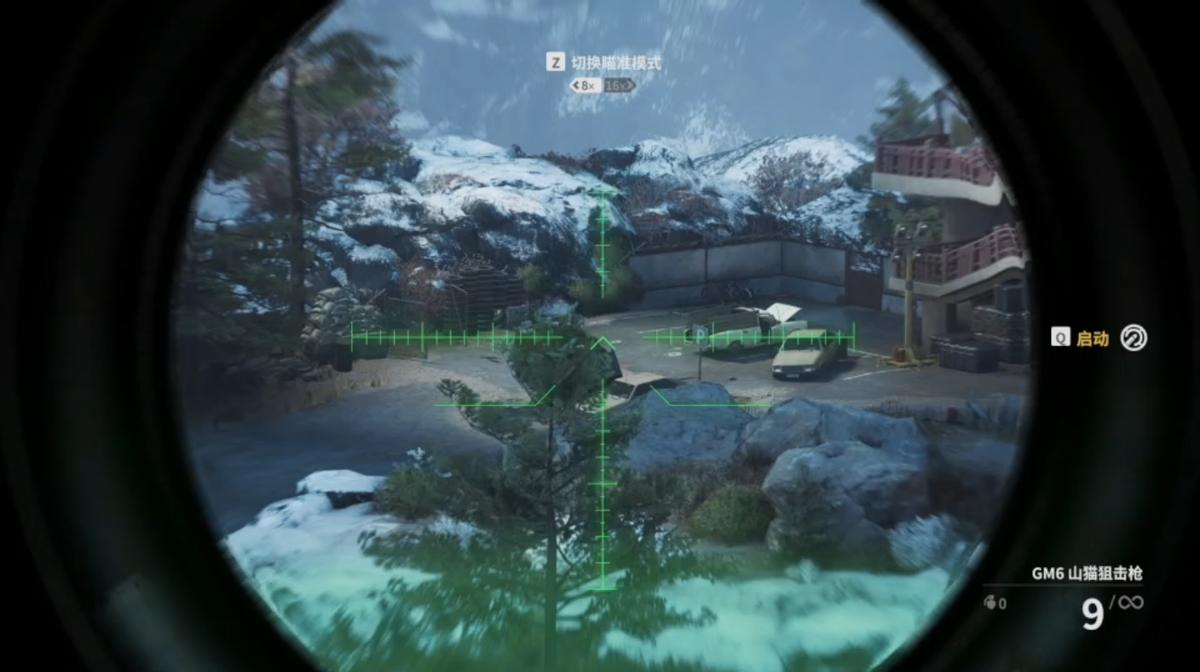Activate the circular gadget icon beside 启动
This screenshot has width=1200, height=672.
(1133, 338)
